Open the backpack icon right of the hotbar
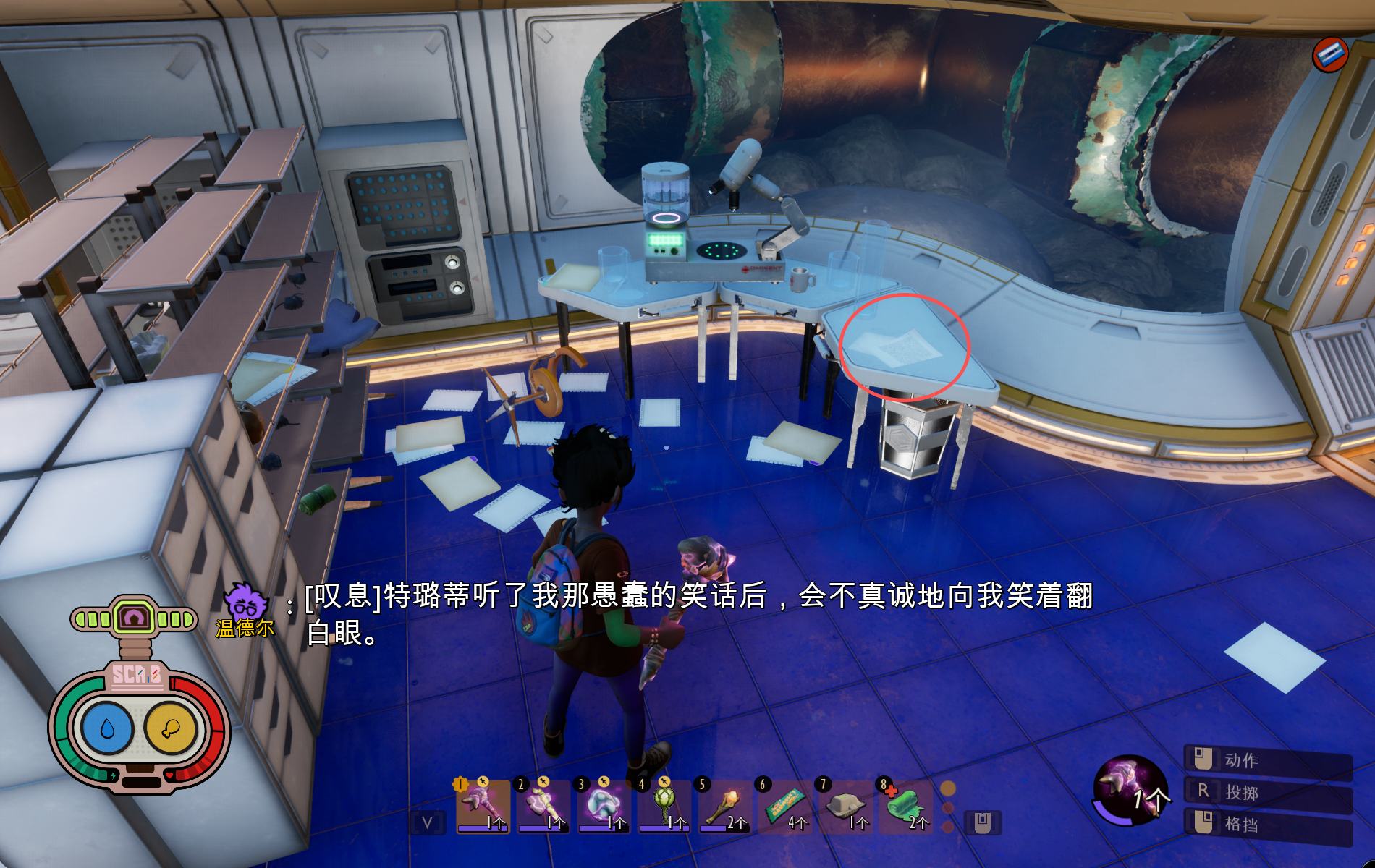This screenshot has height=868, width=1375. click(981, 822)
